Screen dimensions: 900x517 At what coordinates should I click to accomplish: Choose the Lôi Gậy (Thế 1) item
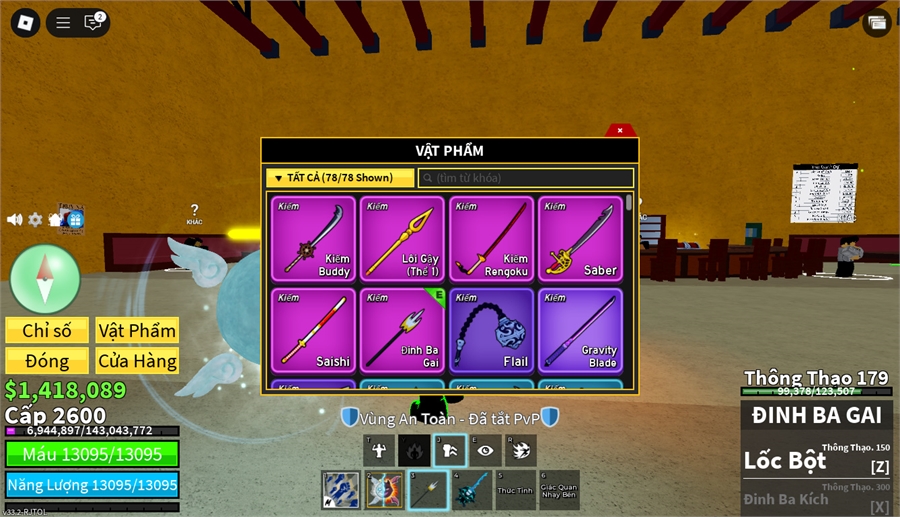tap(402, 239)
